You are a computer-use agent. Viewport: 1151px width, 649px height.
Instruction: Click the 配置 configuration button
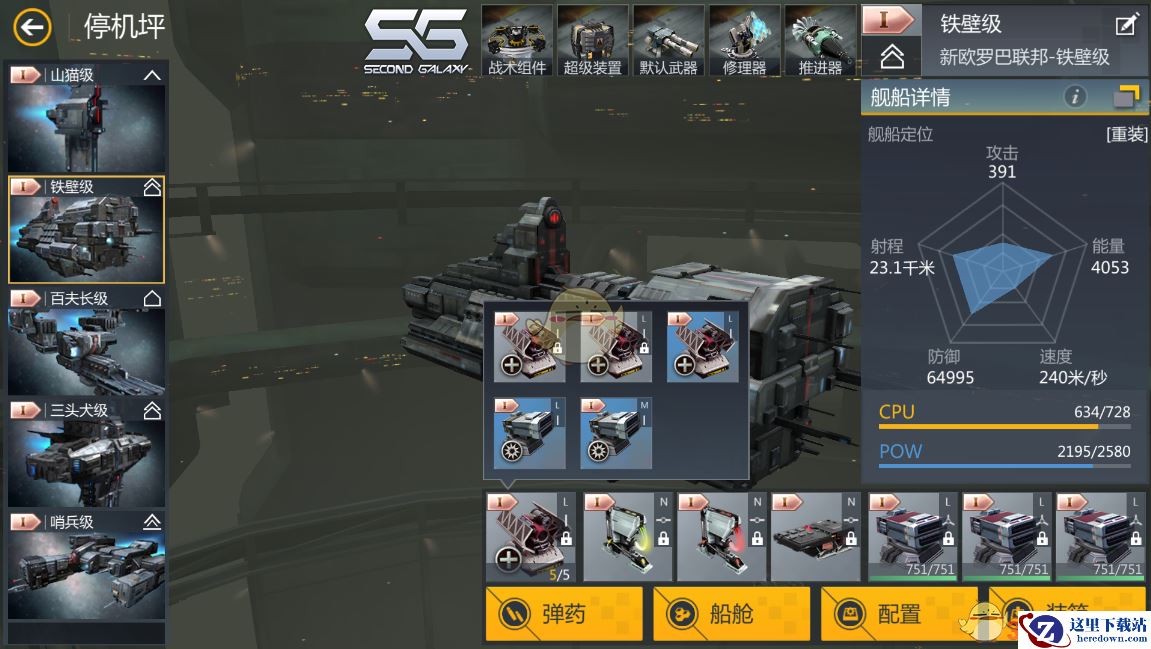pyautogui.click(x=899, y=613)
